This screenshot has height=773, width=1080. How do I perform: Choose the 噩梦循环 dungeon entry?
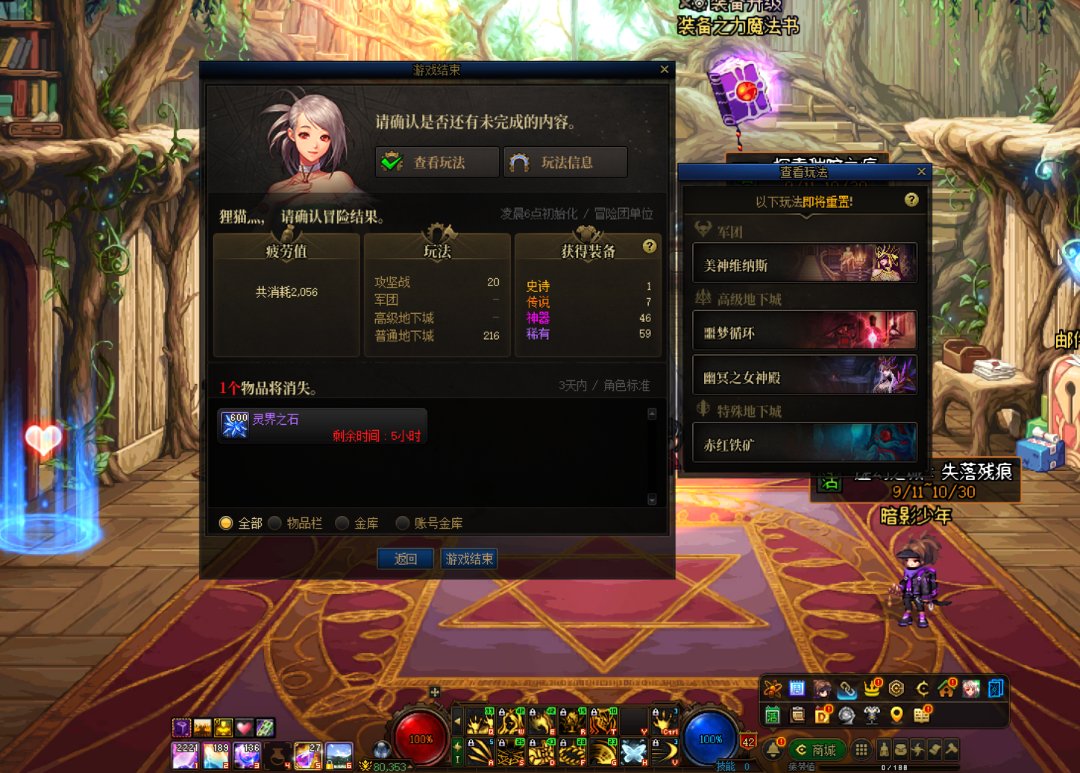pos(804,330)
